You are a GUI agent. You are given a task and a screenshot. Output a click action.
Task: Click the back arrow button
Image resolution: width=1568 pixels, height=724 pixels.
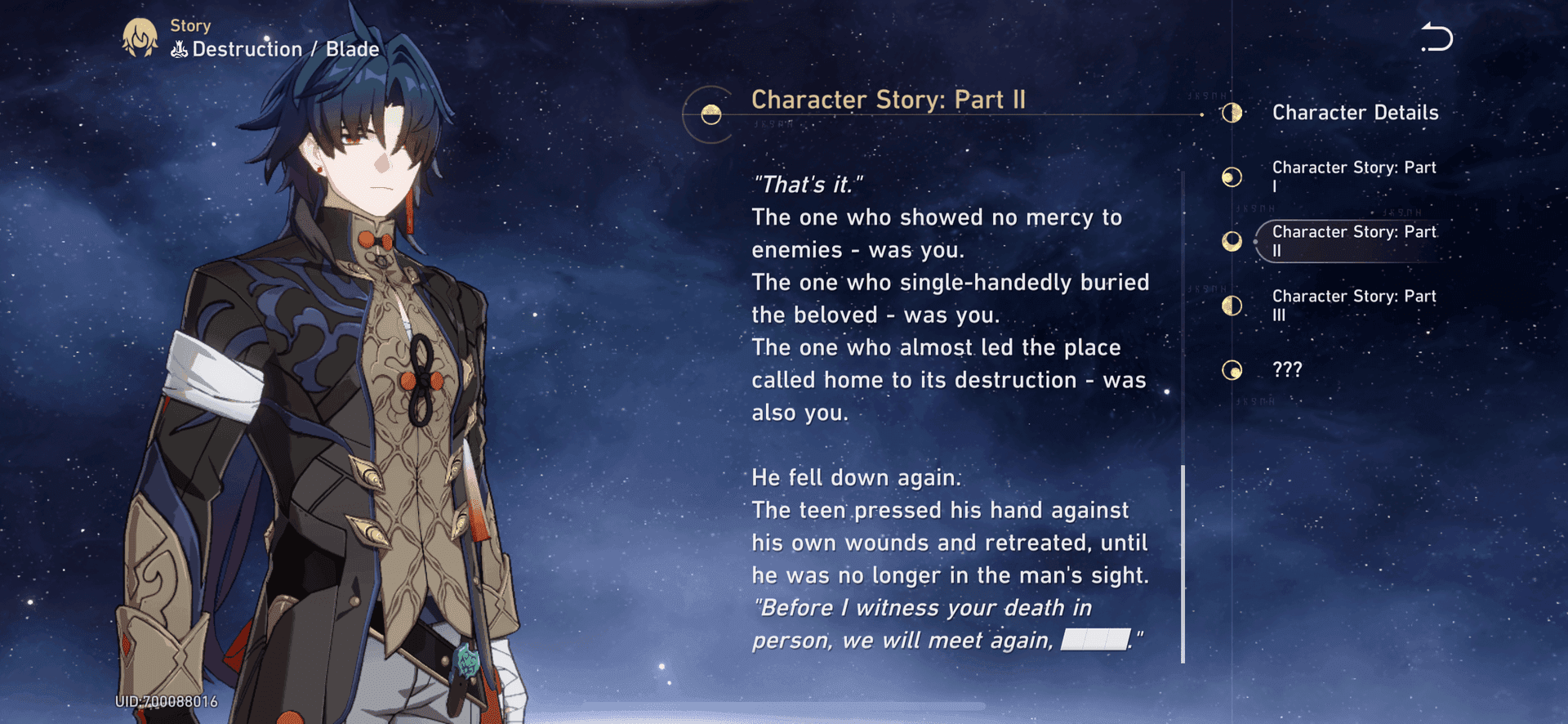(1437, 38)
